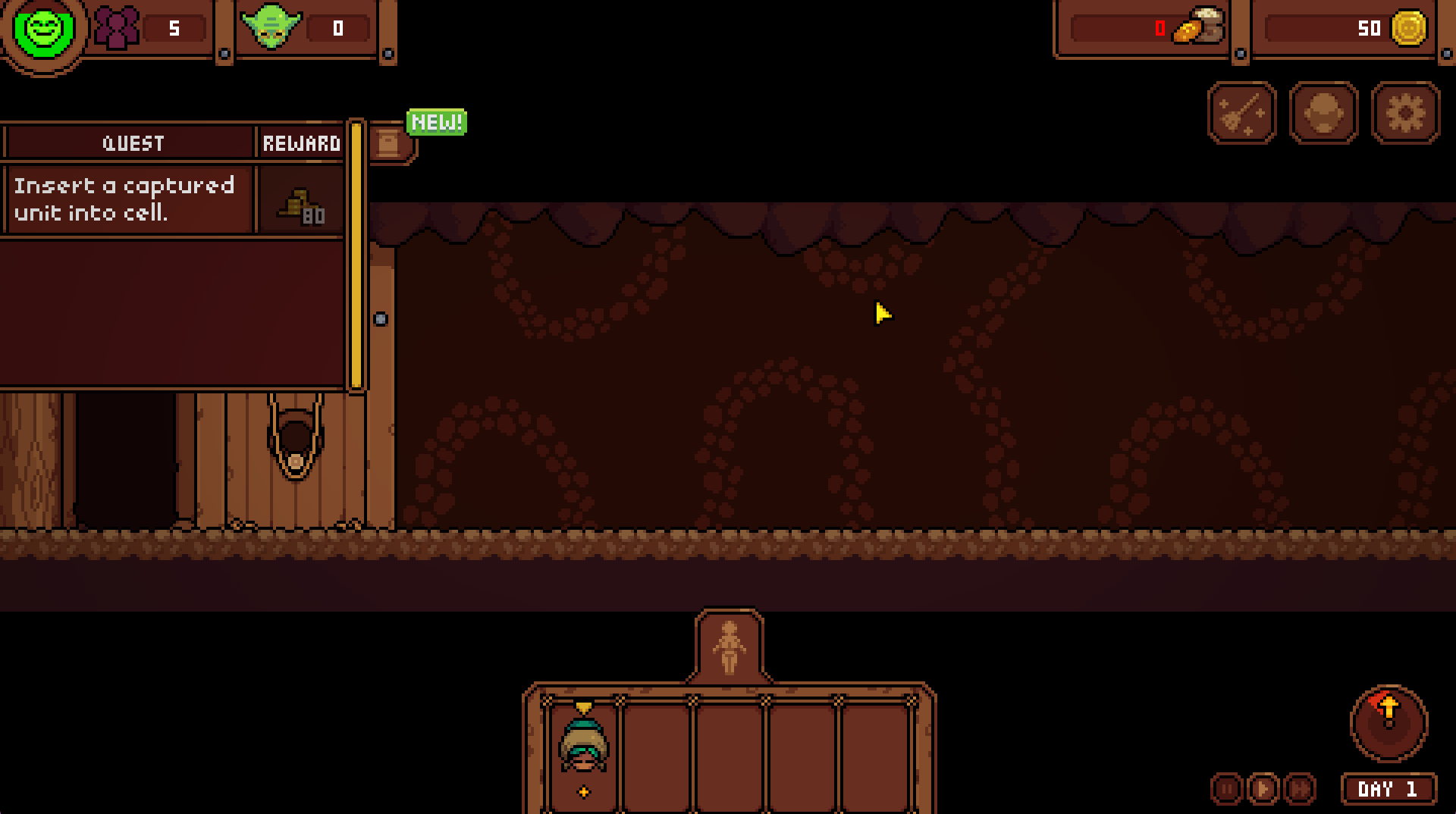Claim the quest reward item worth 80

301,204
